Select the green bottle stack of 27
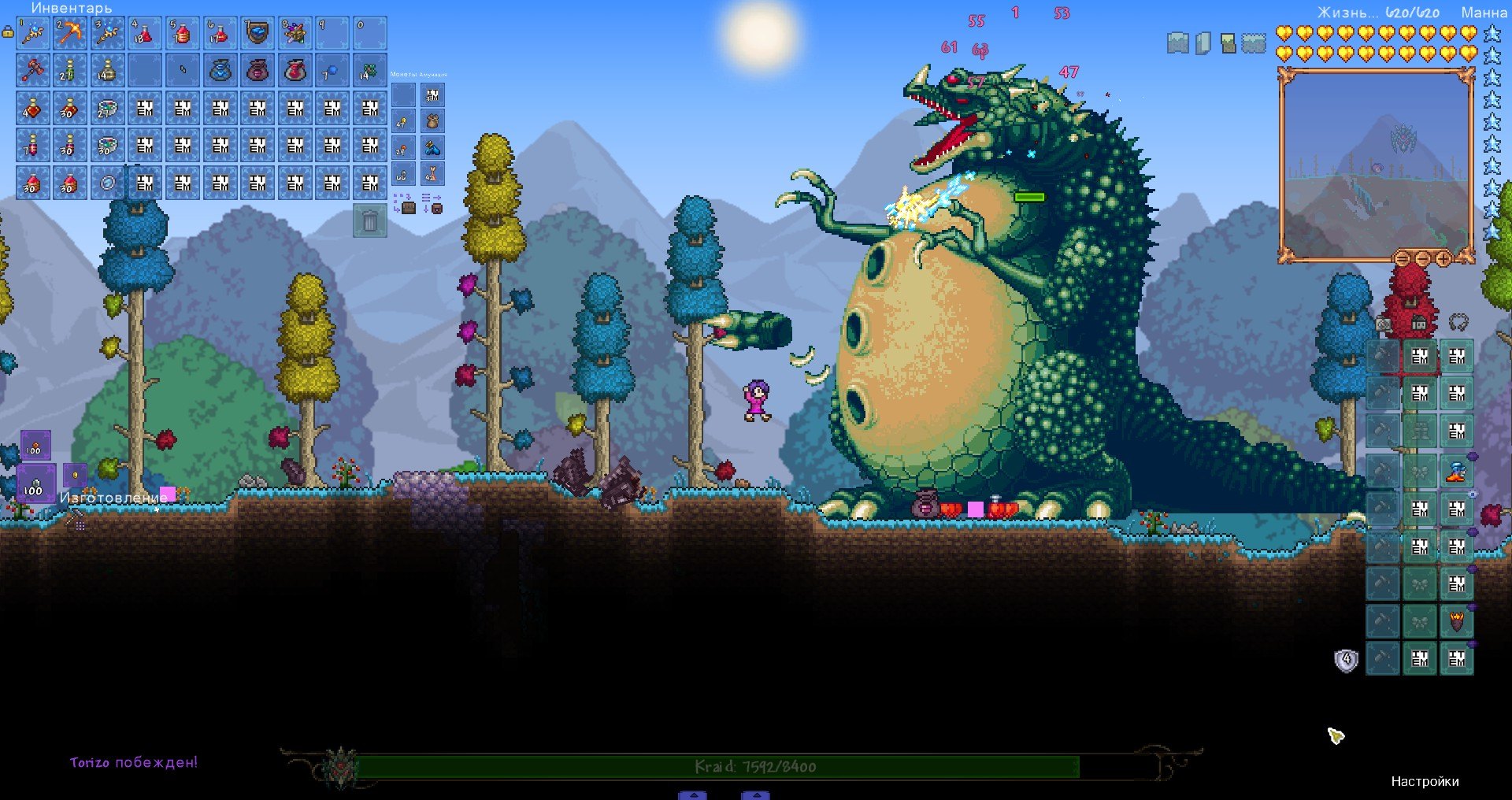This screenshot has width=1512, height=800. [70, 71]
